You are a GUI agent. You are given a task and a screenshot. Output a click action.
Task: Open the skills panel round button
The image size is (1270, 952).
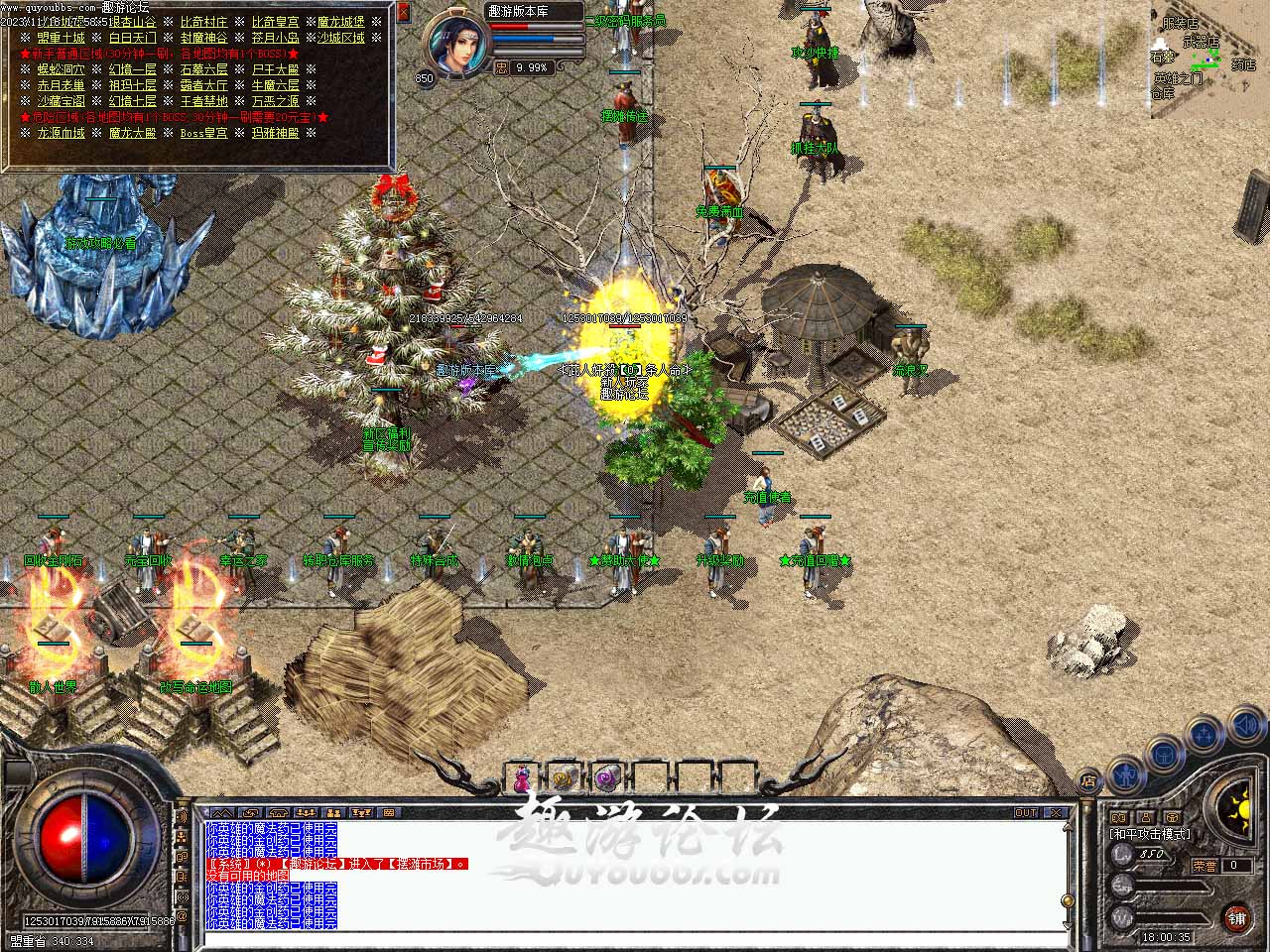pos(1205,736)
